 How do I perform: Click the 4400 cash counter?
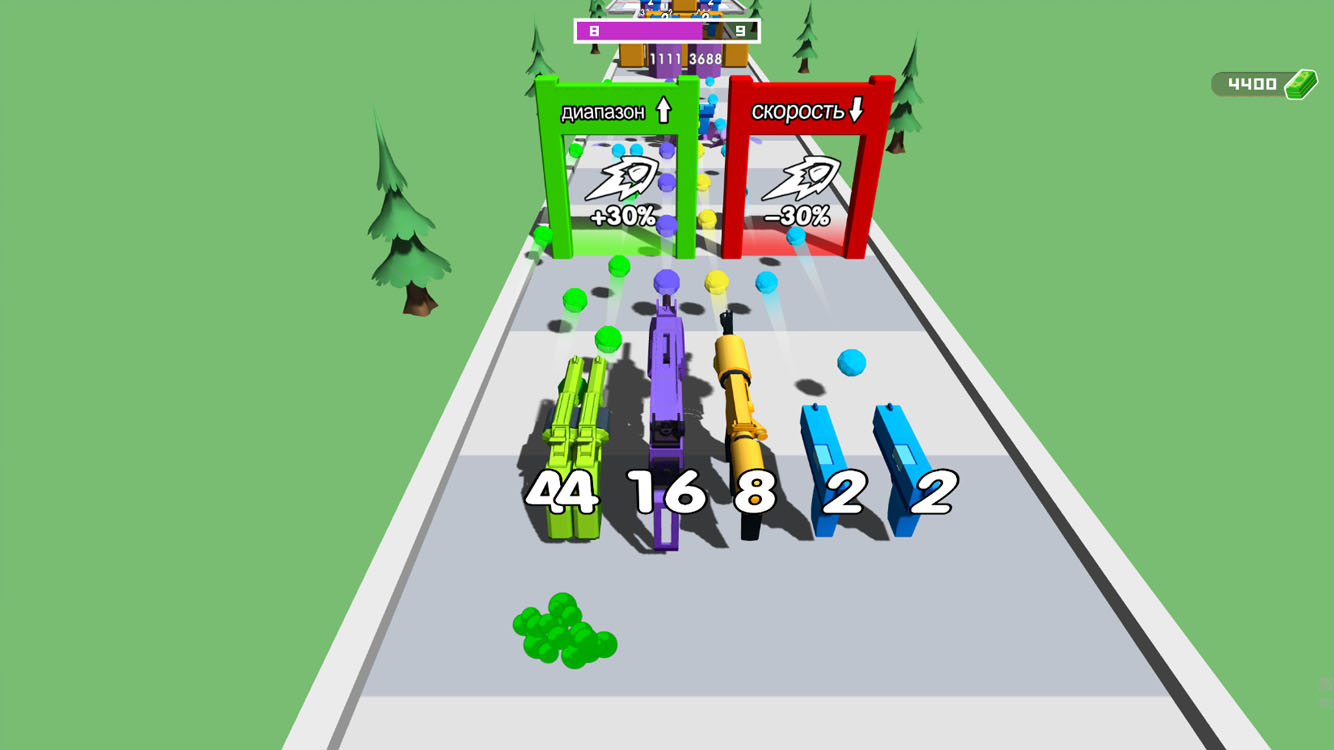[x=1250, y=83]
